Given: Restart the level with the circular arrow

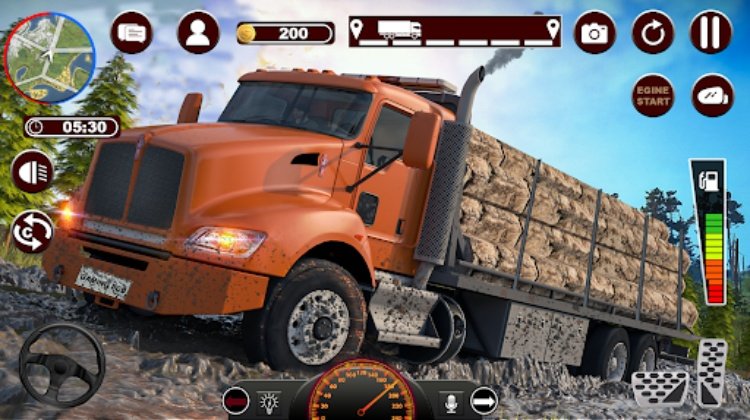Looking at the screenshot, I should (x=653, y=33).
